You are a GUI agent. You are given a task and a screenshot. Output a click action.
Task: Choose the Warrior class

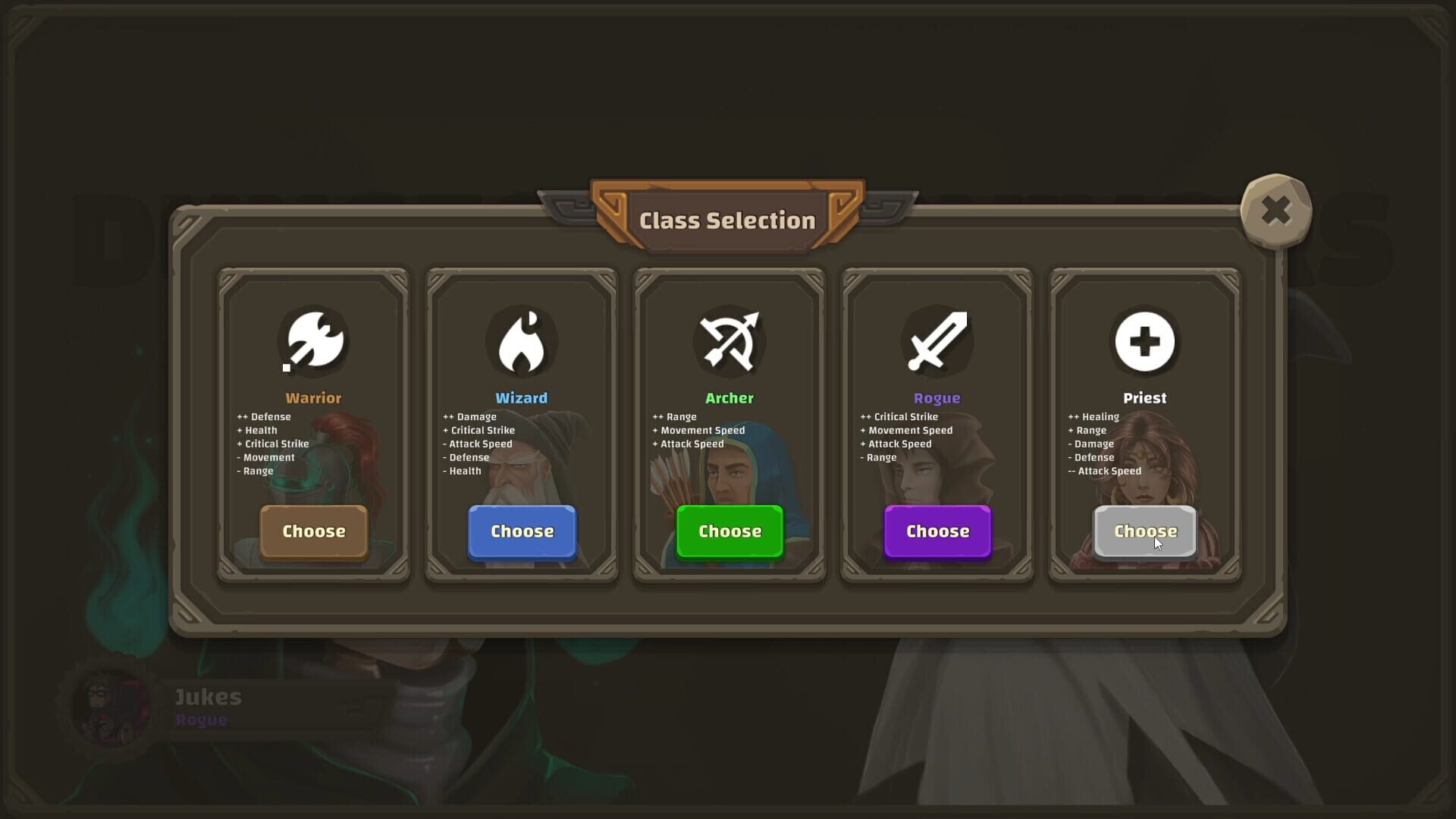(312, 532)
